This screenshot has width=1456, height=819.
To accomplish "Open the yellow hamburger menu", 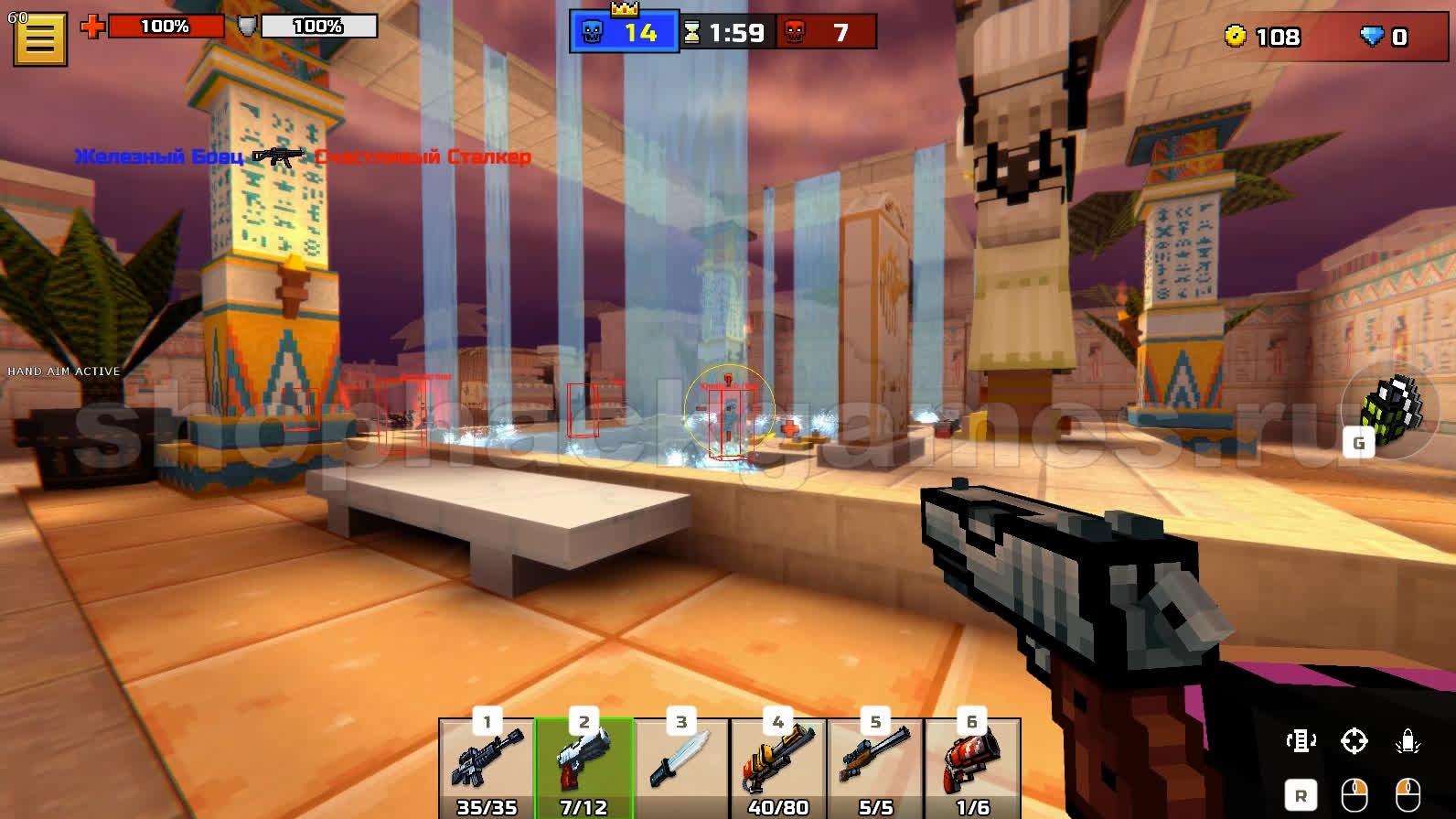I will (39, 38).
